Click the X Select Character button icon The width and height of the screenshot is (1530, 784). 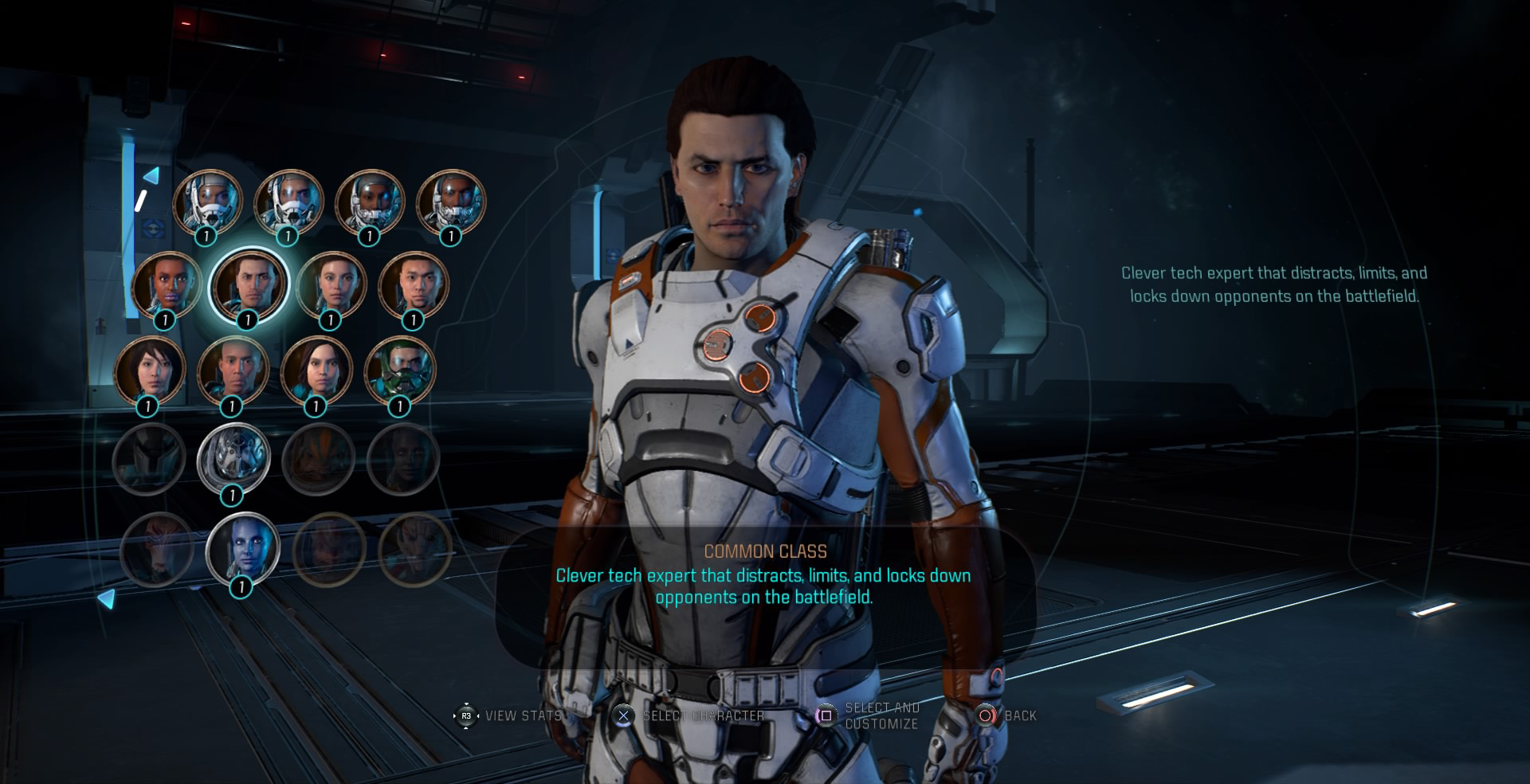(625, 715)
